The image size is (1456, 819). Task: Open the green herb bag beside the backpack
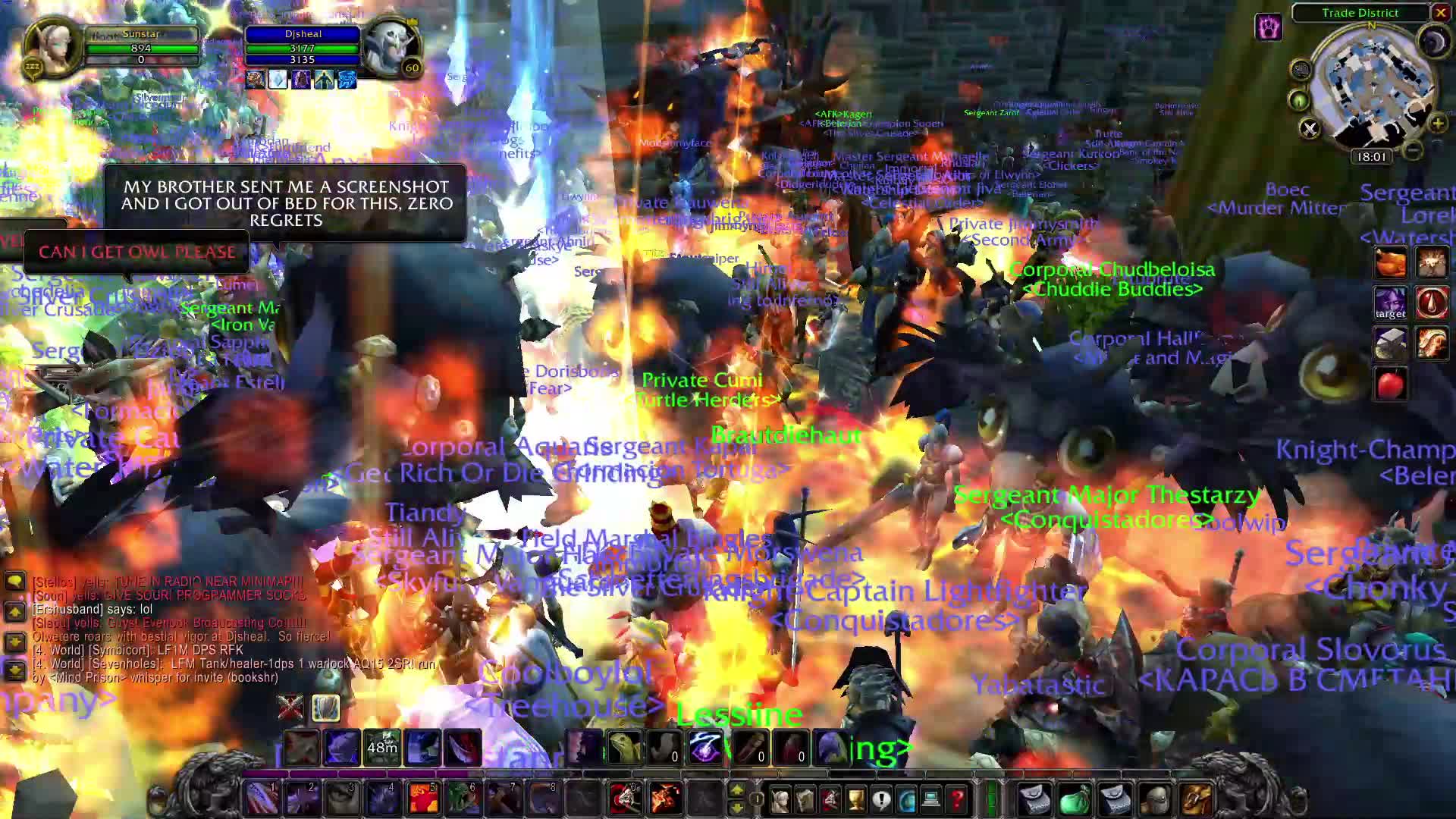(x=1074, y=799)
